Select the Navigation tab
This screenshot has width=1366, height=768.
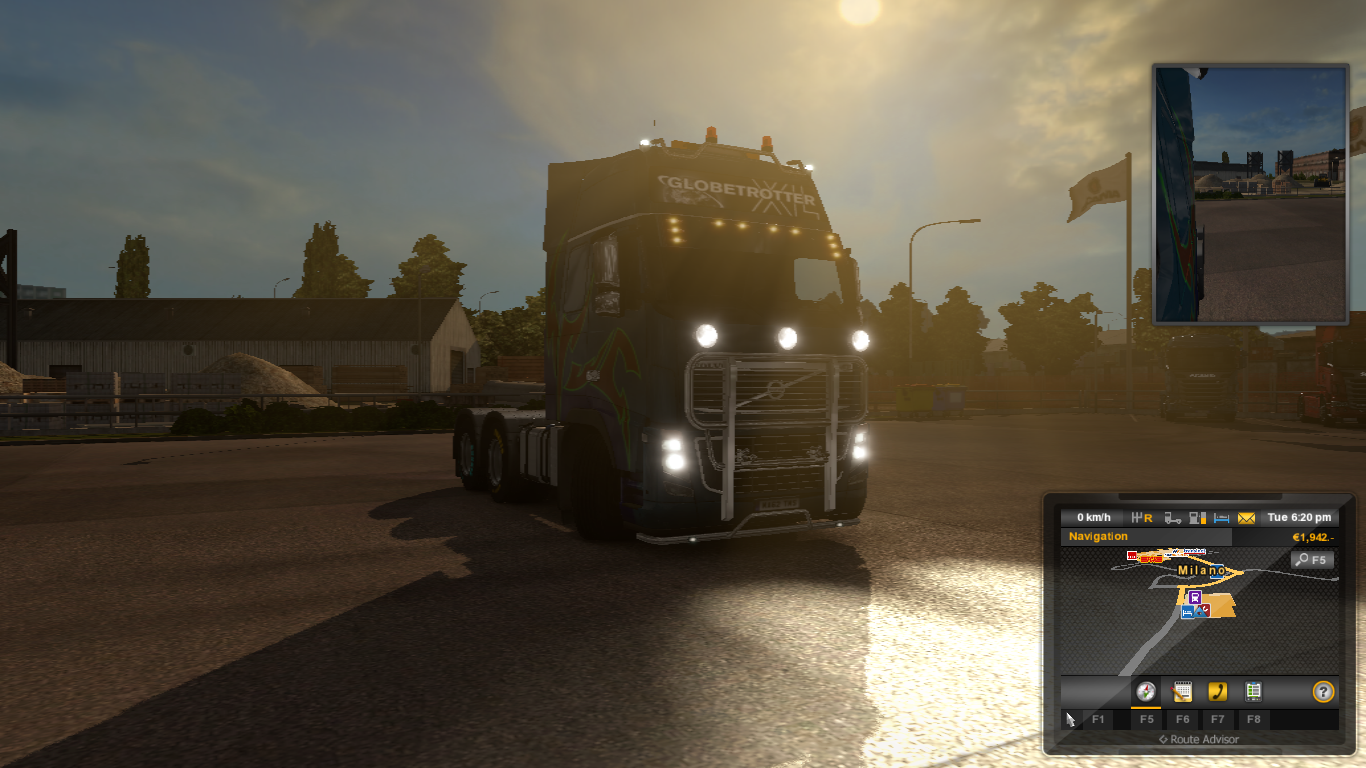pos(1098,536)
